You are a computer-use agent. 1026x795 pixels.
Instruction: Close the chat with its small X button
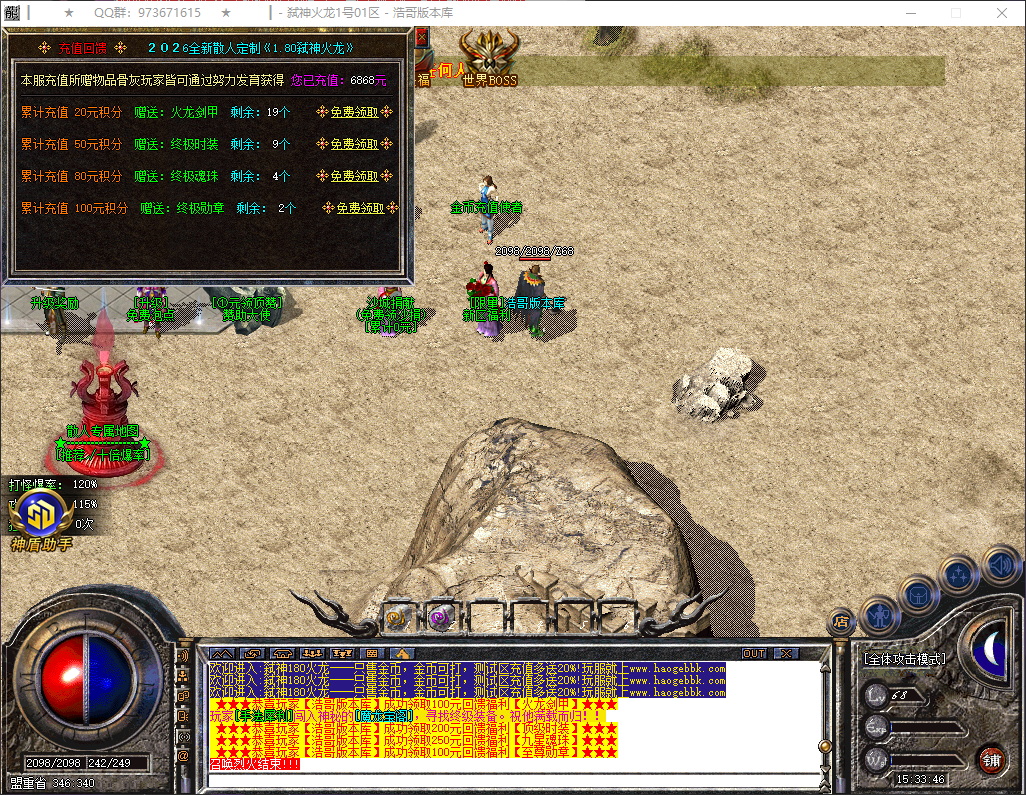point(786,653)
